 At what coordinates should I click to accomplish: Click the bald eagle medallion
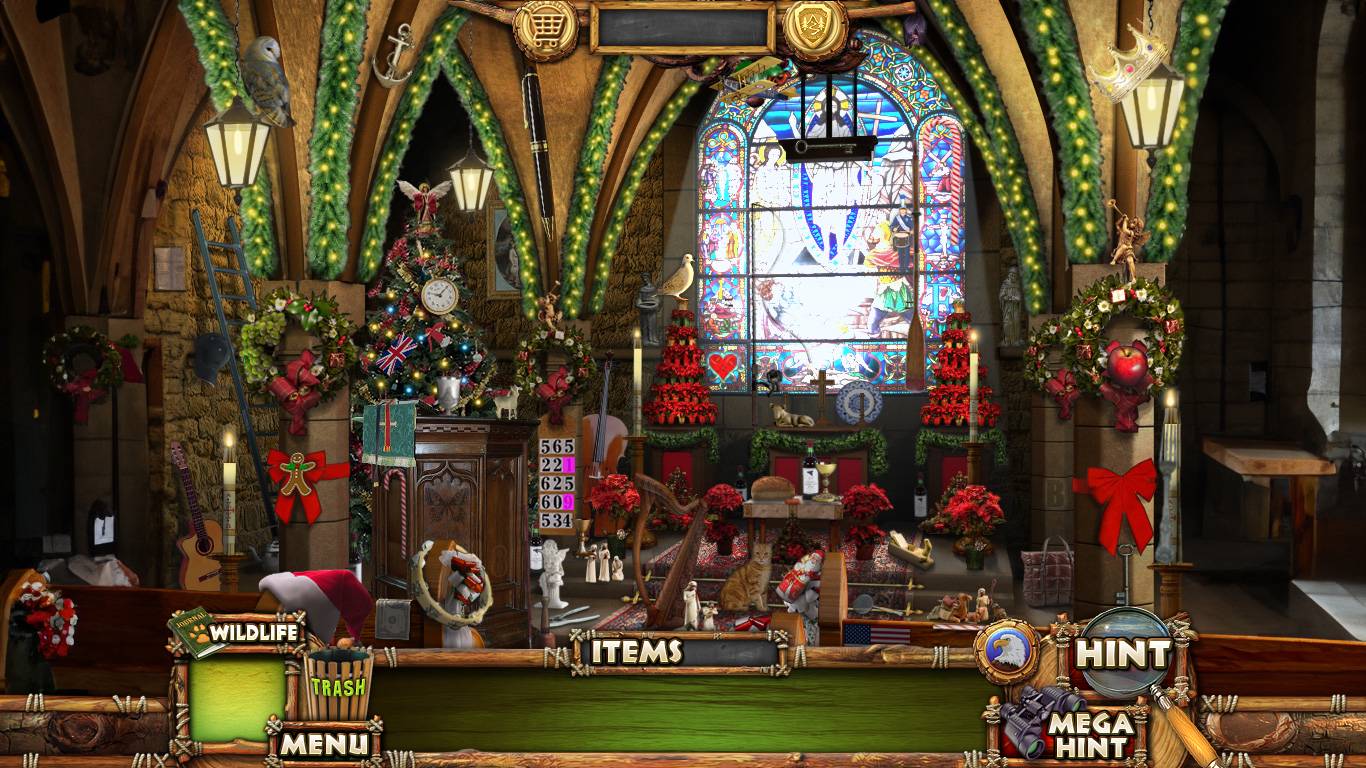click(x=1006, y=652)
